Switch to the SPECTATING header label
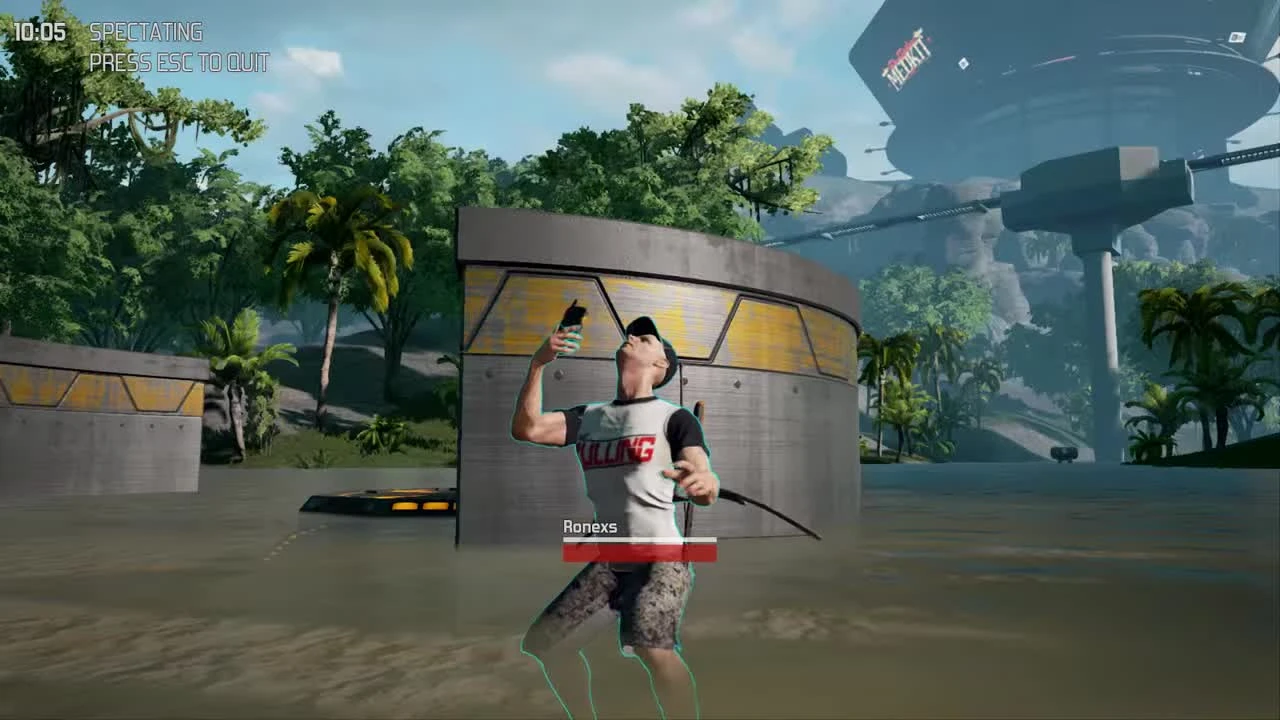 tap(144, 32)
